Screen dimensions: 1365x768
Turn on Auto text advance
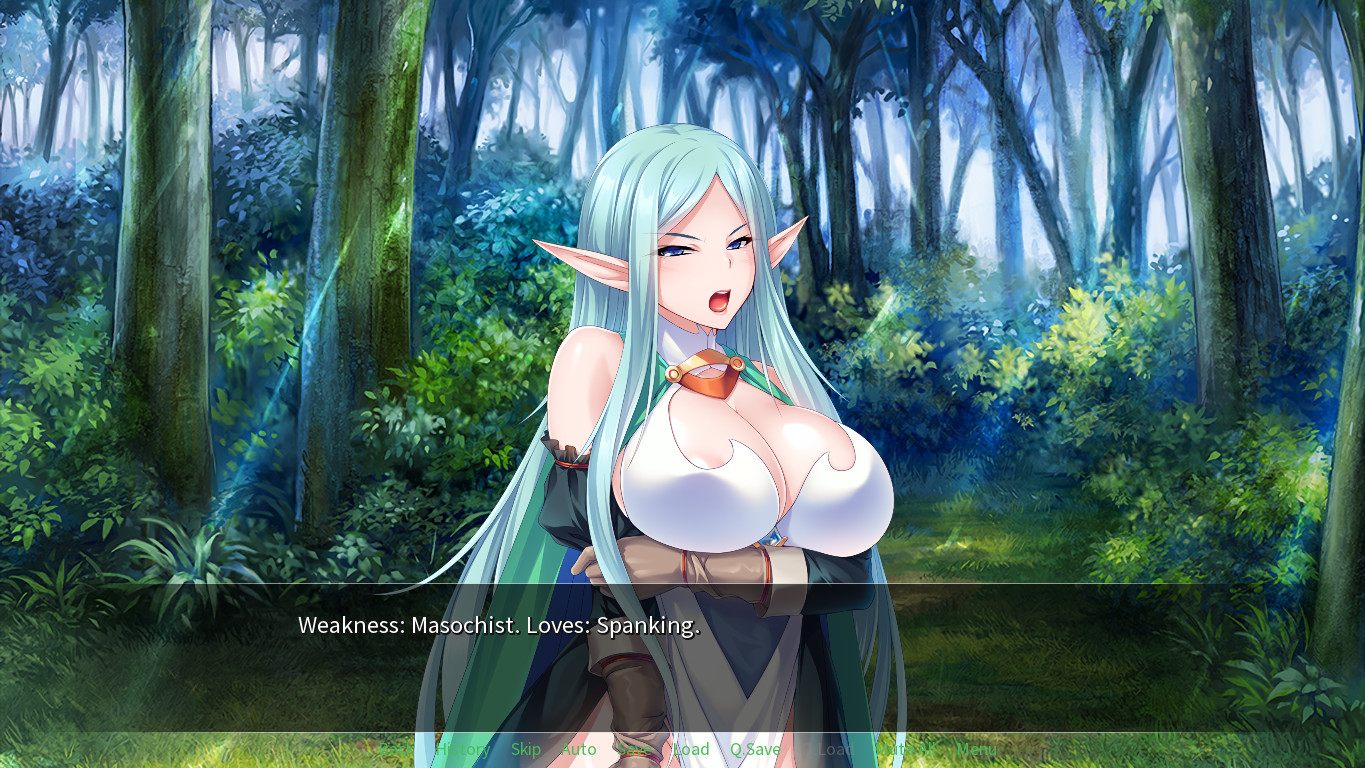point(578,749)
